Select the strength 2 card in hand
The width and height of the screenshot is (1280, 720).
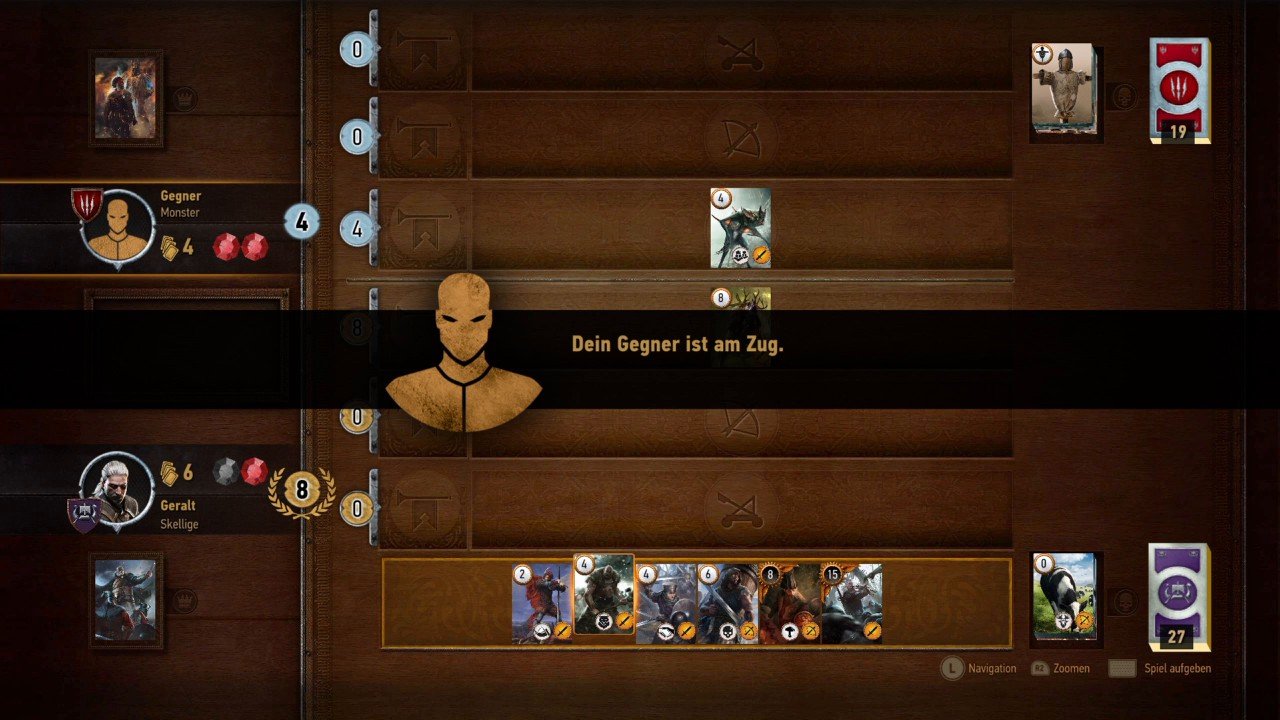click(x=541, y=602)
